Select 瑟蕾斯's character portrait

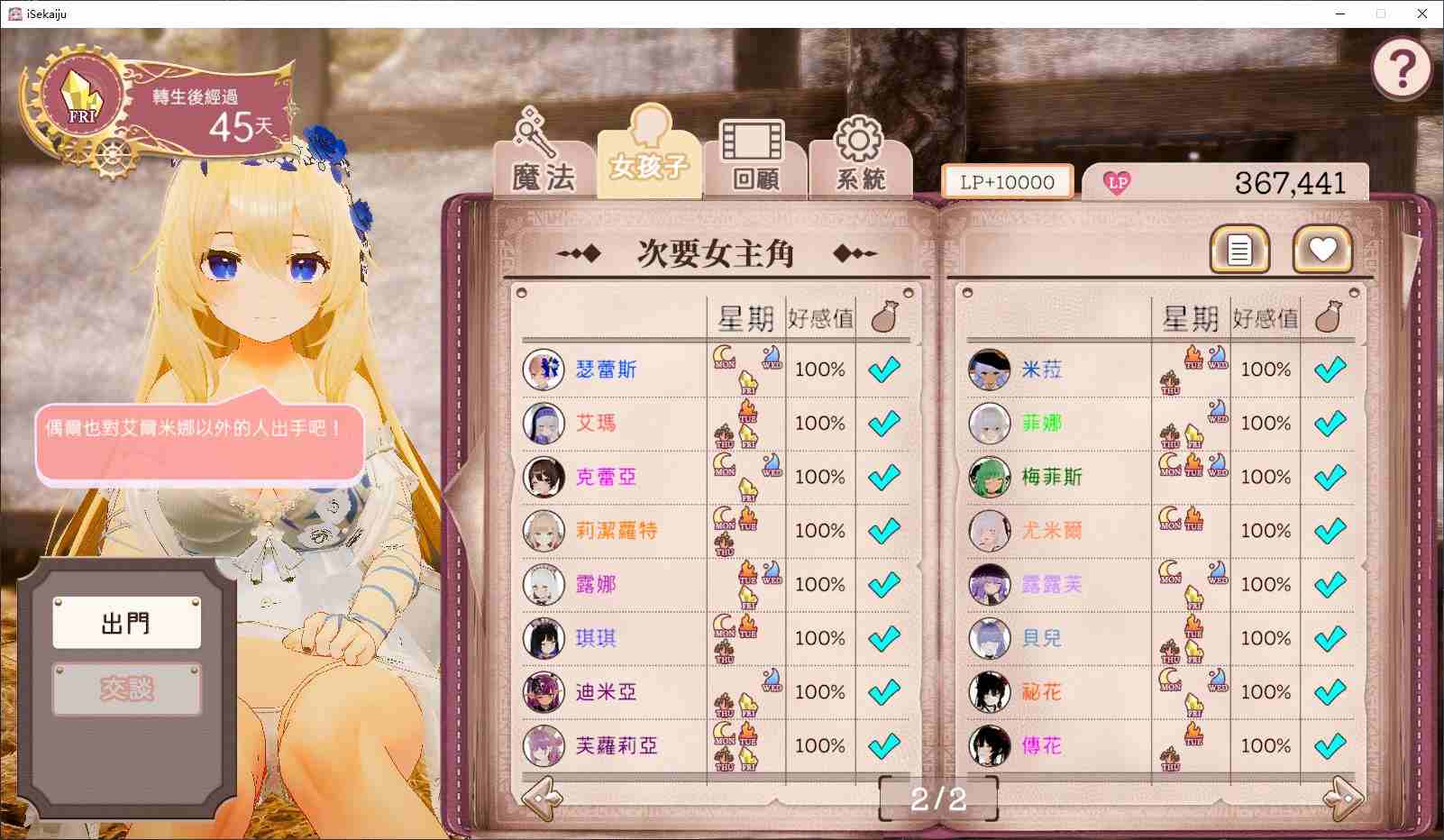click(x=543, y=370)
